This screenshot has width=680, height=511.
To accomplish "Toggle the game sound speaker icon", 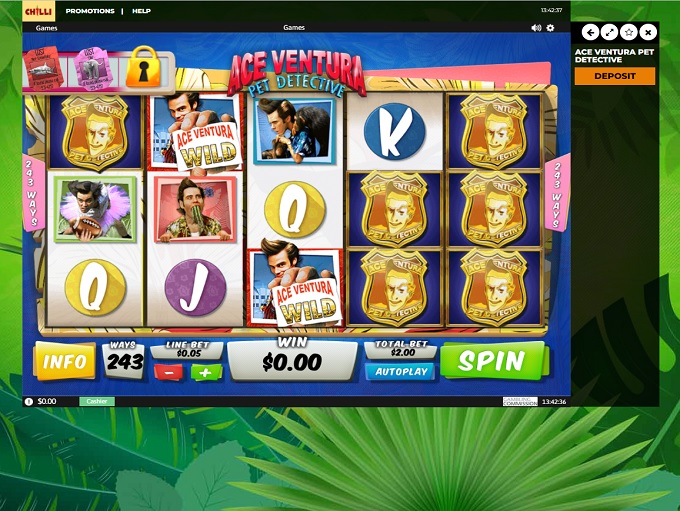I will pos(536,28).
